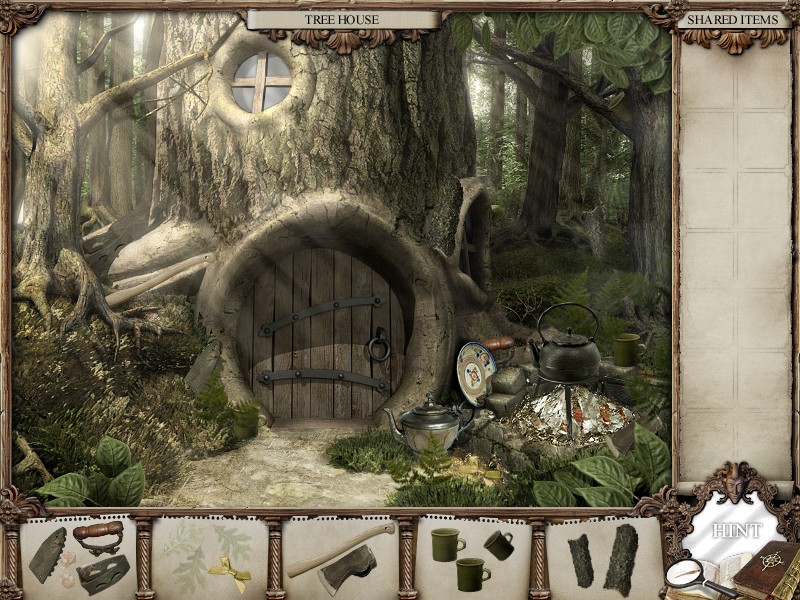Open the Shared Items header
The image size is (800, 600).
coord(734,19)
